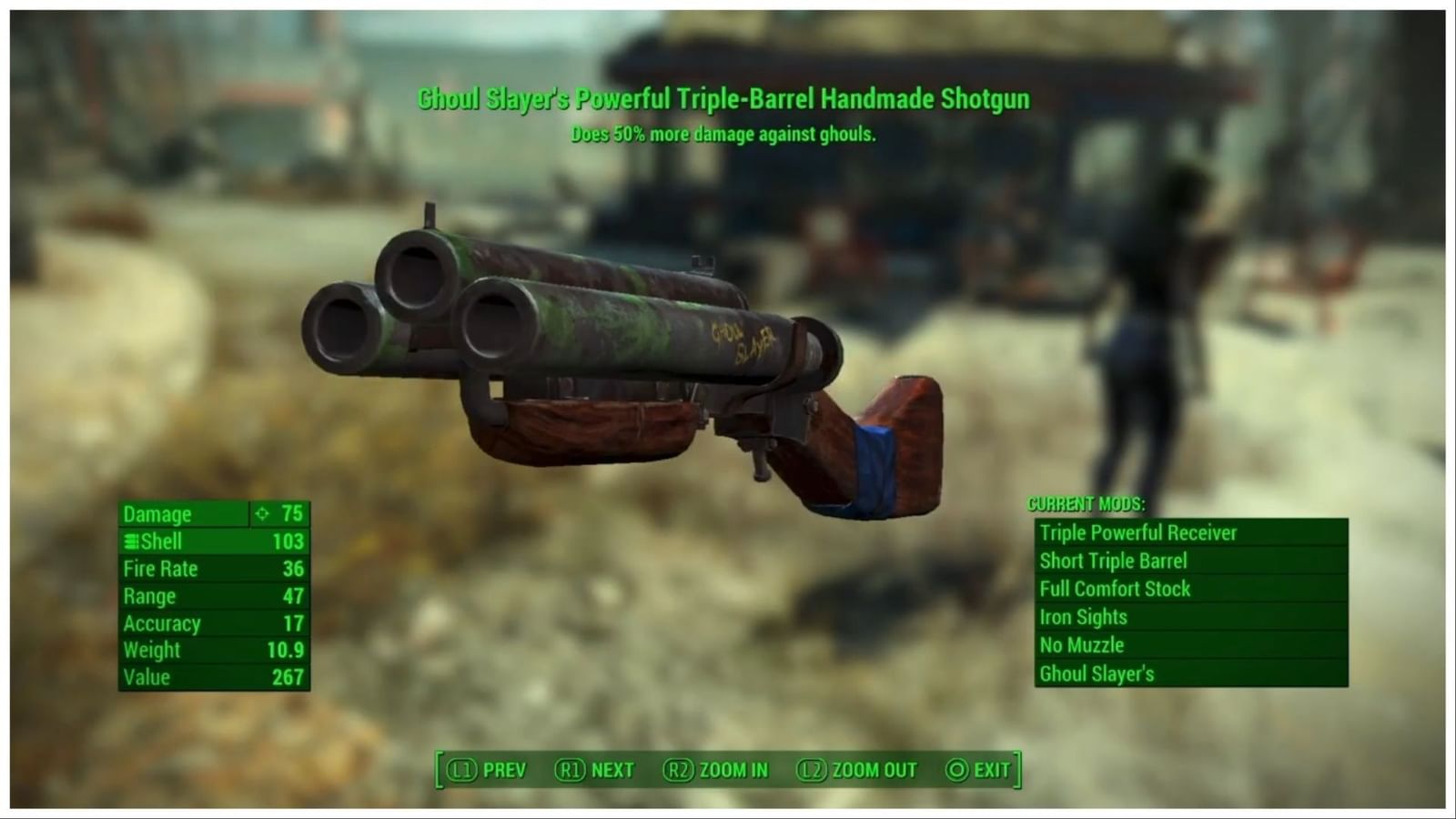Click the crosshair icon beside Damage value
1456x819 pixels.
[263, 513]
